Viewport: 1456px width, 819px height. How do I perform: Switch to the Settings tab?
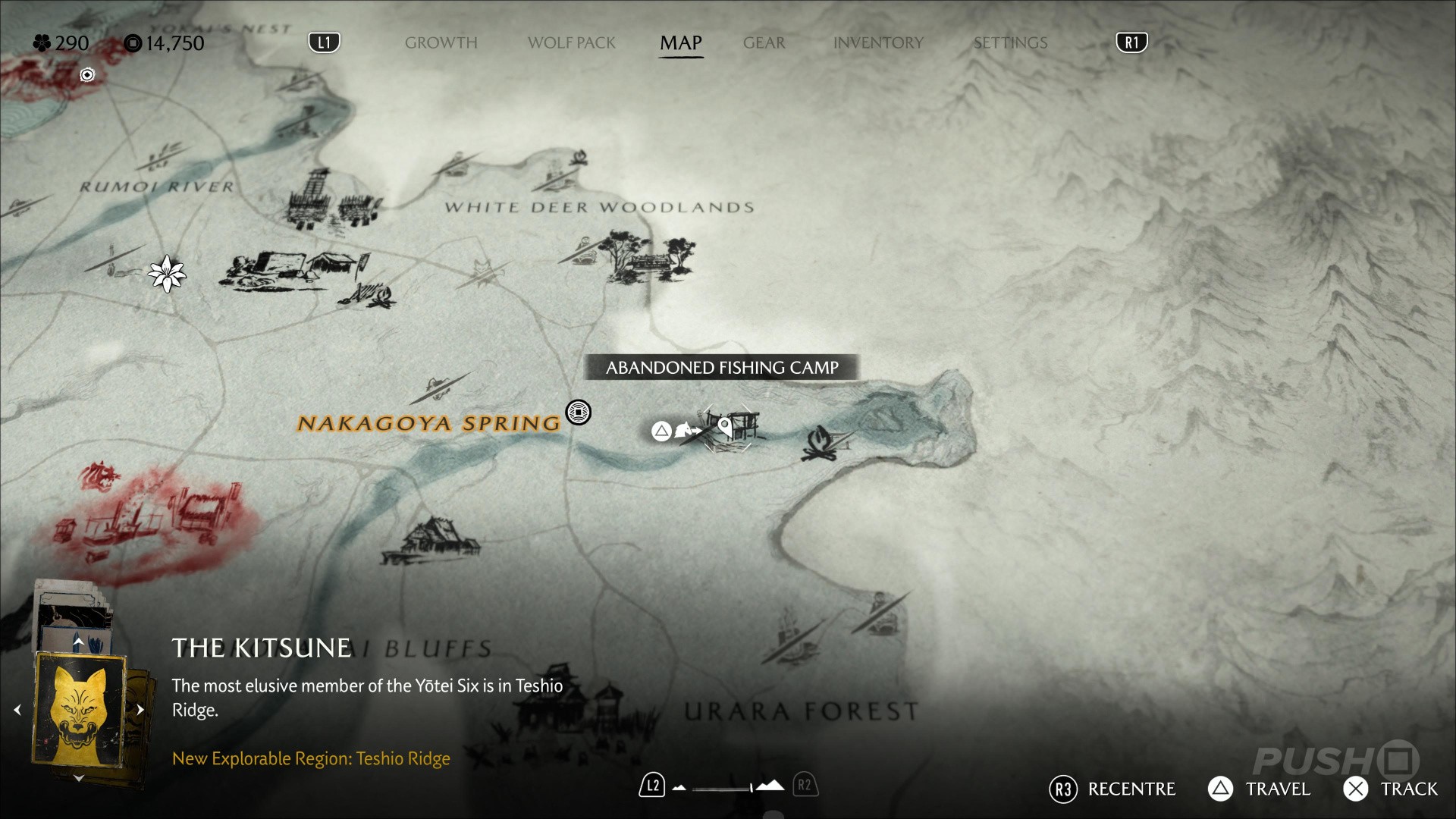point(1010,43)
